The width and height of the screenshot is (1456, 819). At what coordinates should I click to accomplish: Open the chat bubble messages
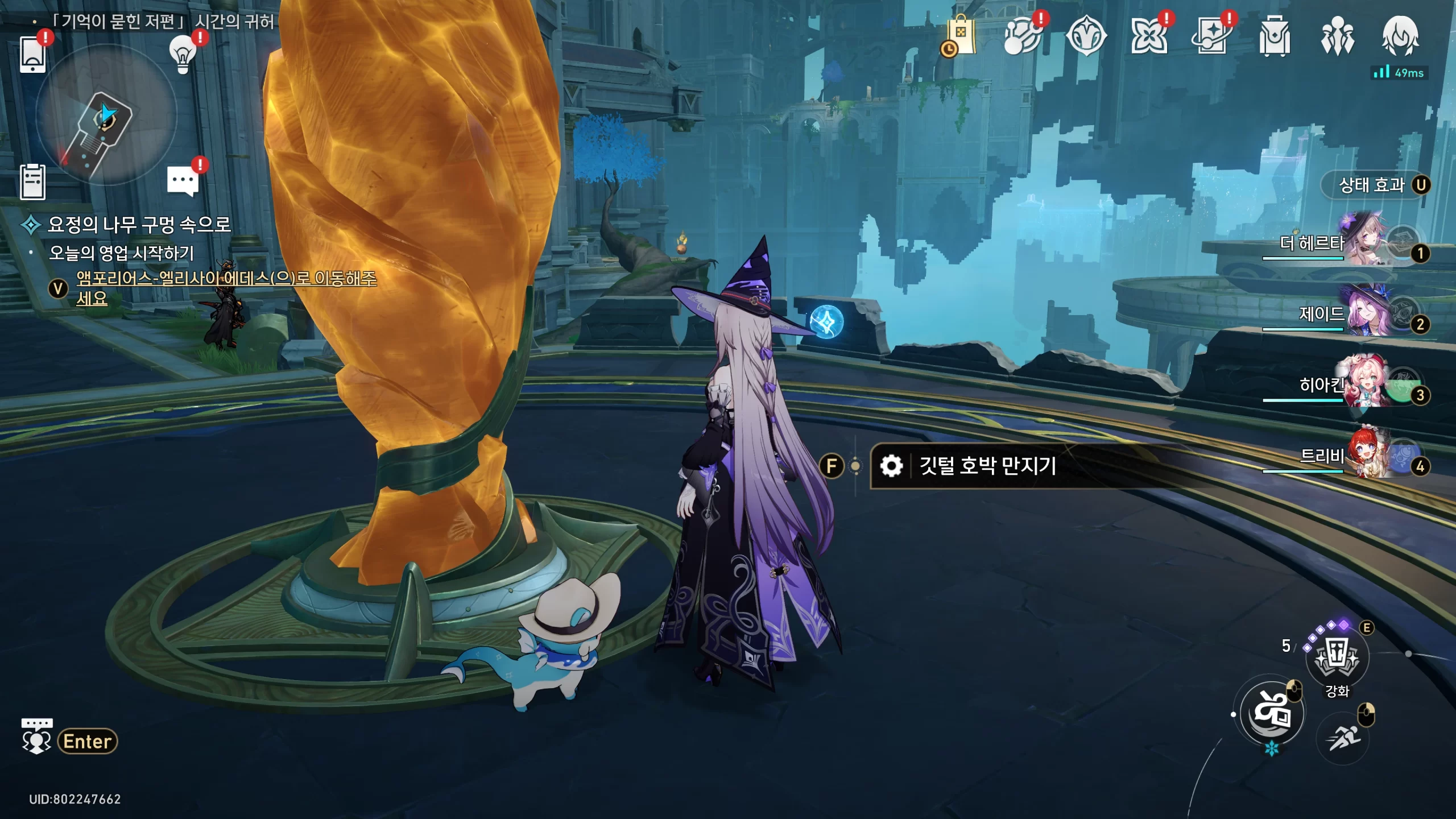(183, 181)
